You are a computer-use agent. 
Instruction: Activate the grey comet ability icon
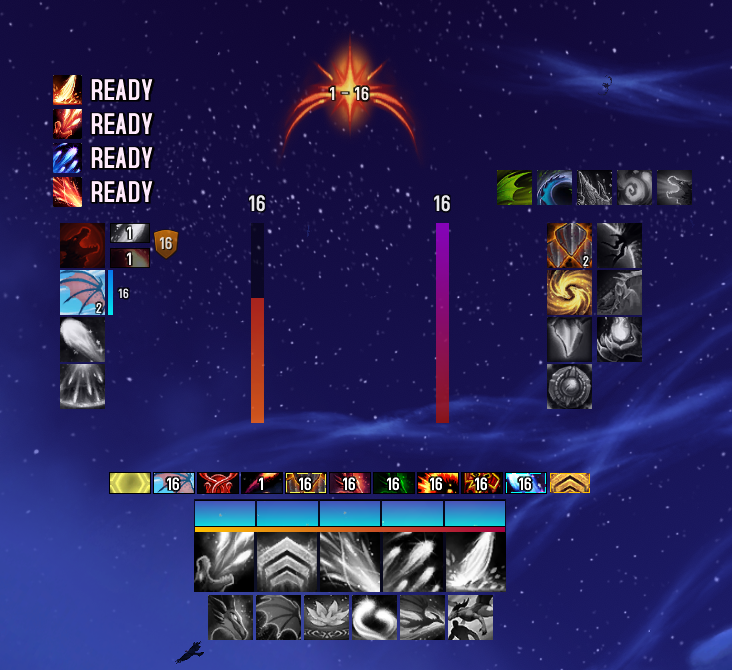[83, 340]
